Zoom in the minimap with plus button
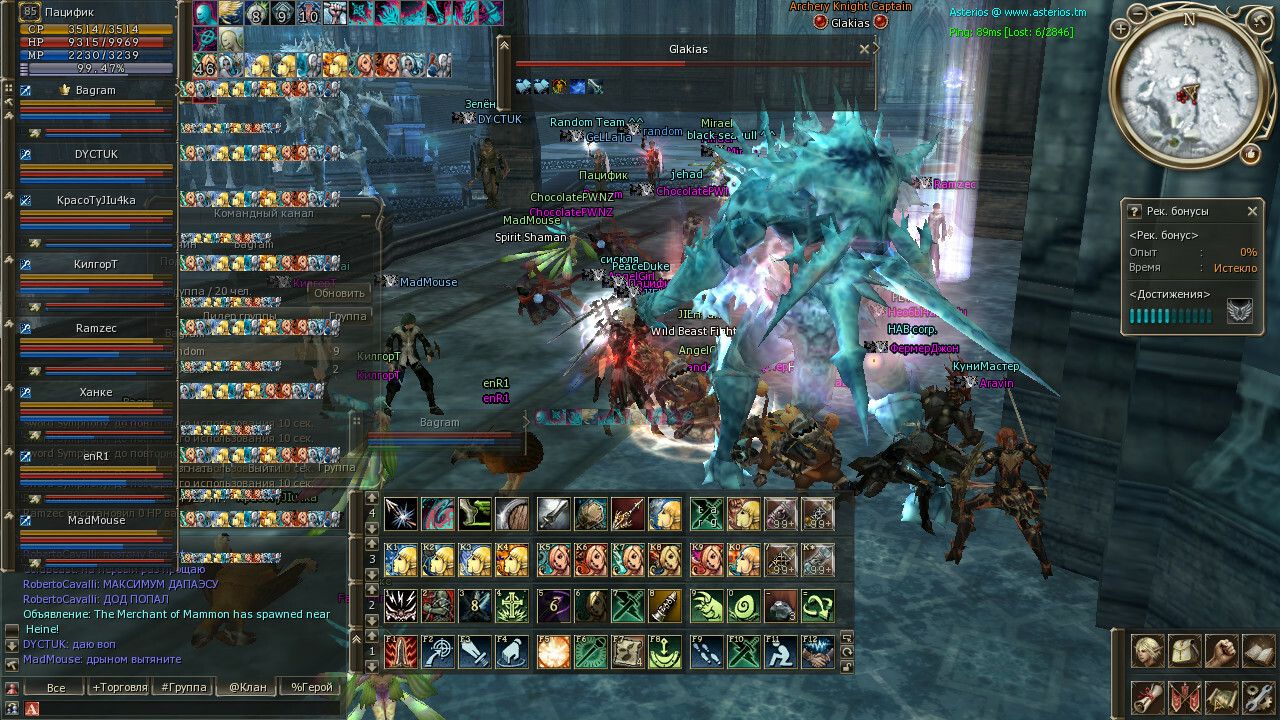The width and height of the screenshot is (1280, 720). click(1120, 30)
